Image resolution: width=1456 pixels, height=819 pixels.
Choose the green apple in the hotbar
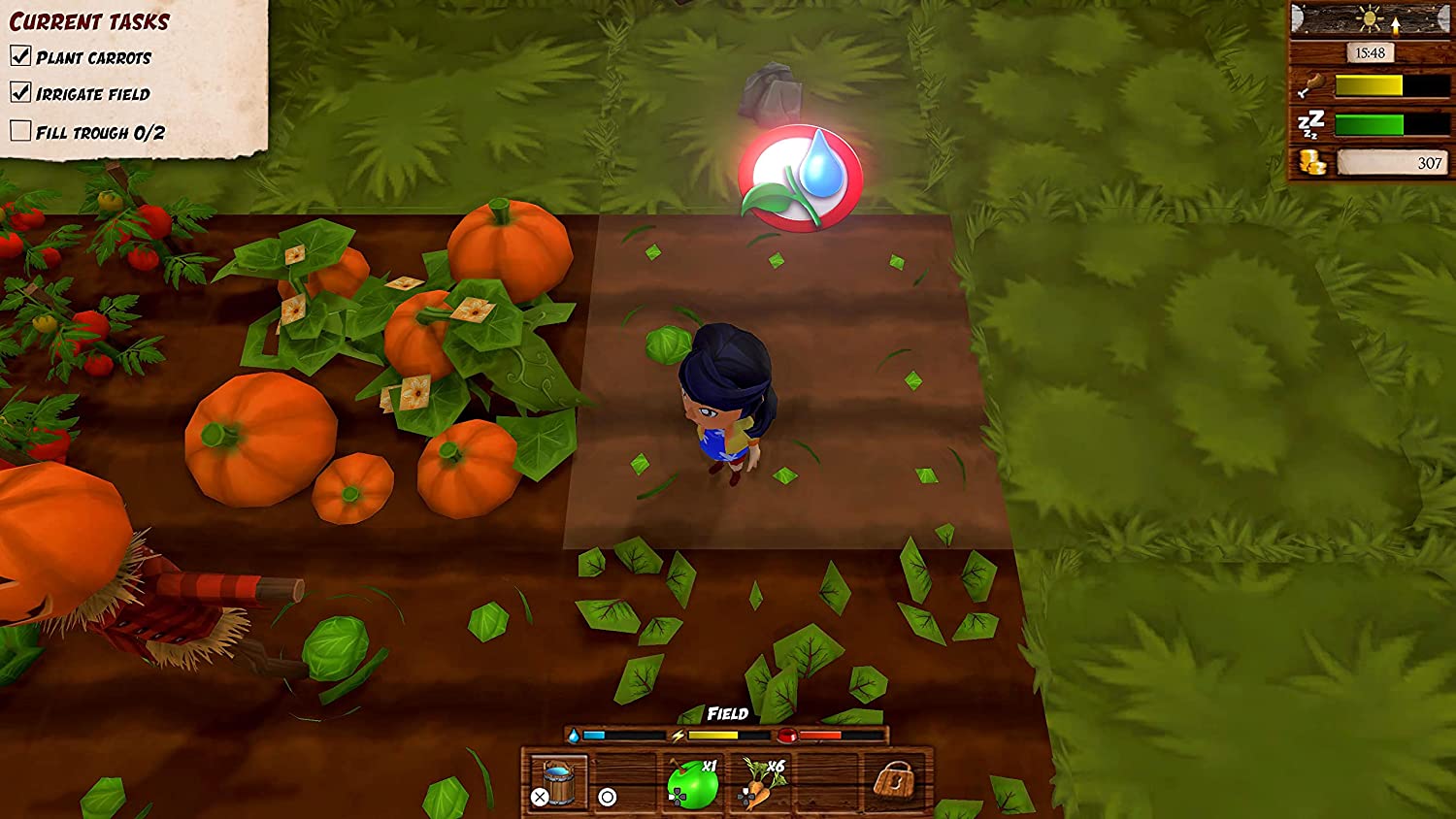[694, 784]
